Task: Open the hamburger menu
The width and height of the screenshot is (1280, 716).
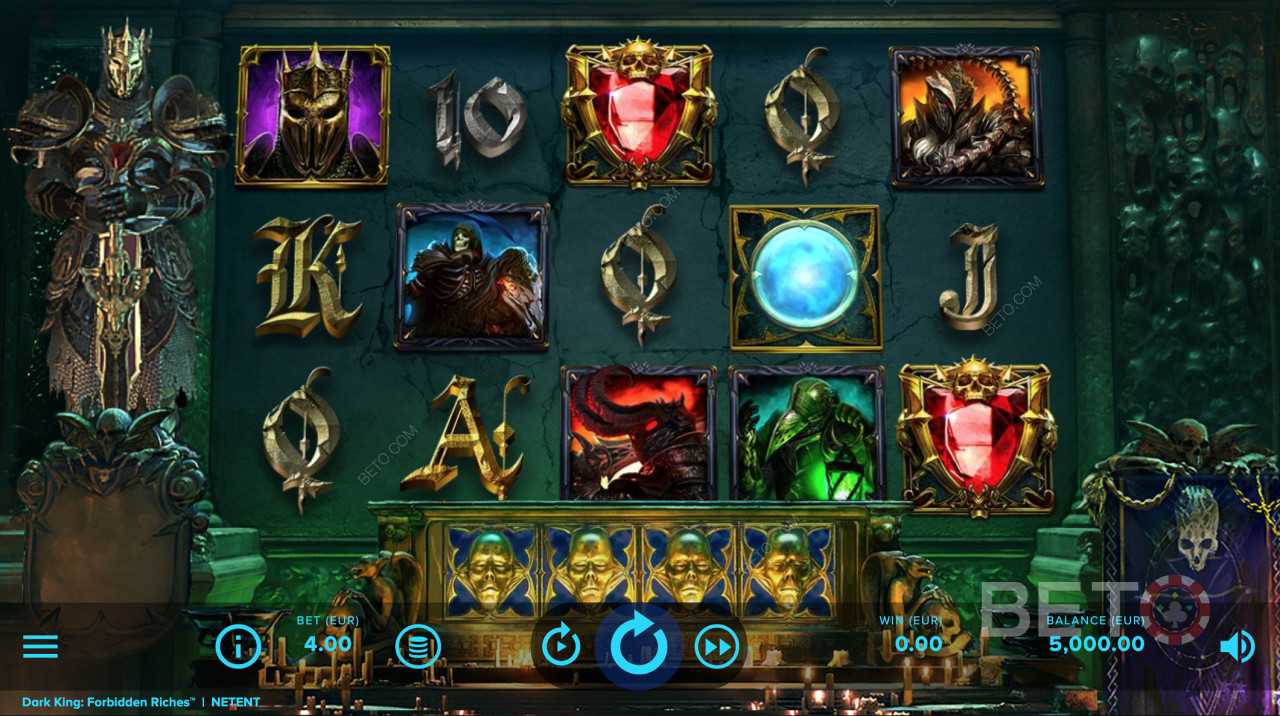Action: pyautogui.click(x=40, y=647)
